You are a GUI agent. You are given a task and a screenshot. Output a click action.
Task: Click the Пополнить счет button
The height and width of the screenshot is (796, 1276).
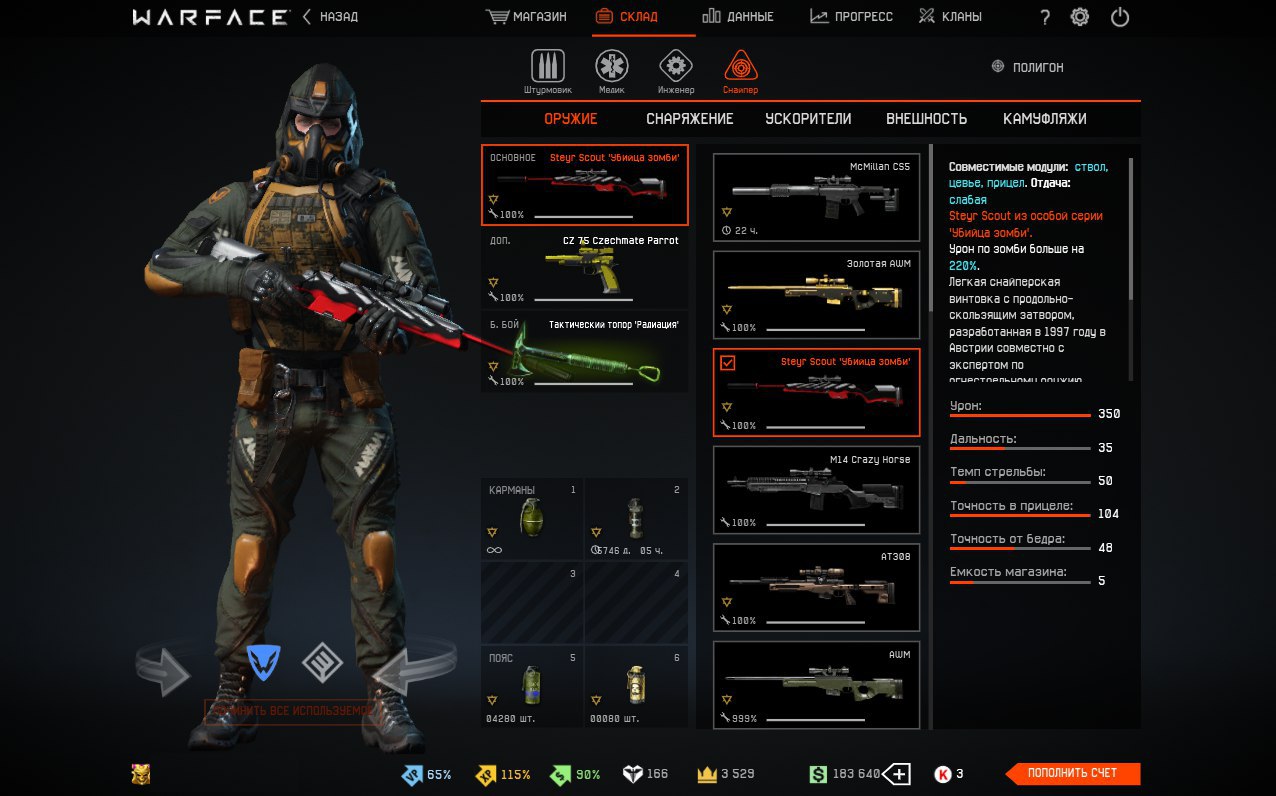coord(1074,773)
